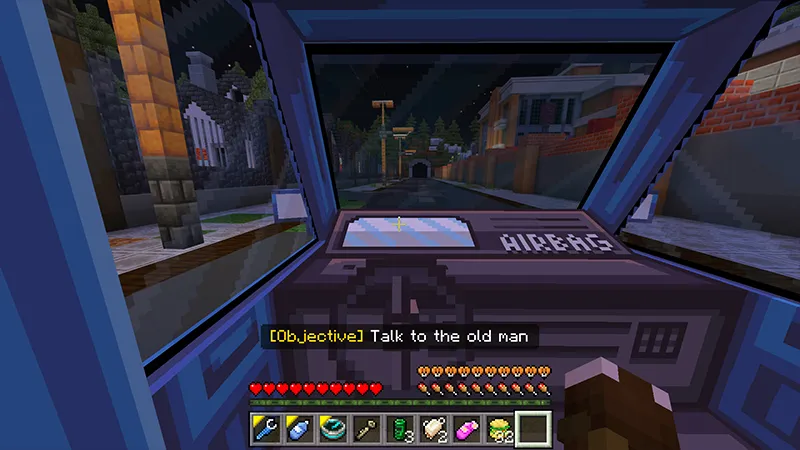Pick the green coil stack slot
Screen dimensions: 800x450
coord(400,429)
